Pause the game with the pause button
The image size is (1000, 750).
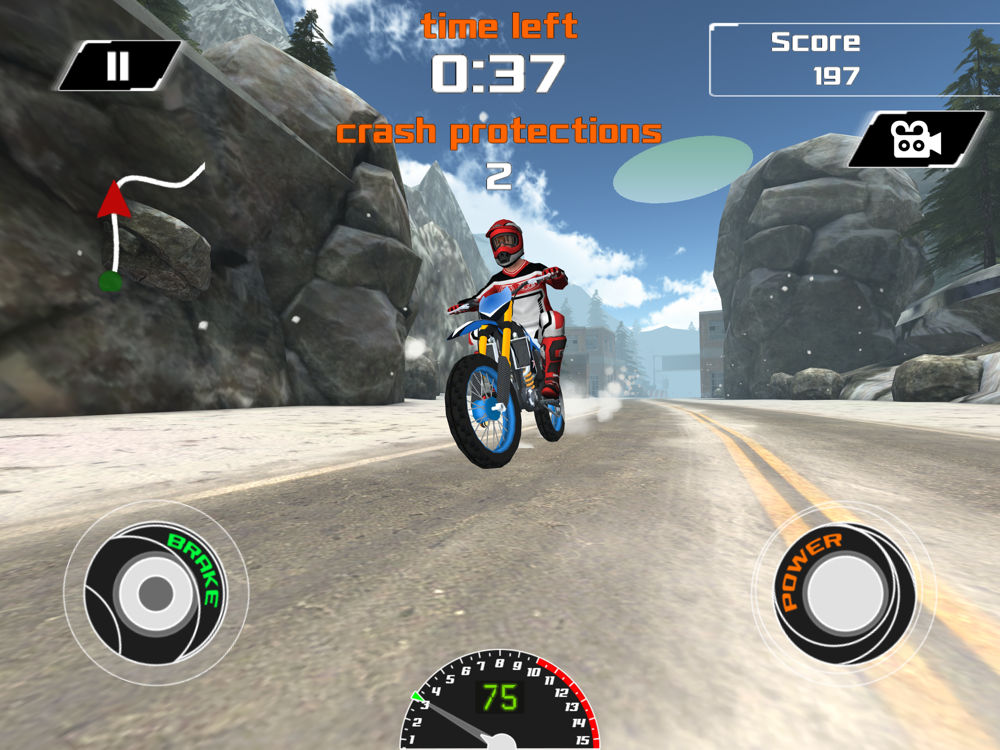[x=119, y=66]
